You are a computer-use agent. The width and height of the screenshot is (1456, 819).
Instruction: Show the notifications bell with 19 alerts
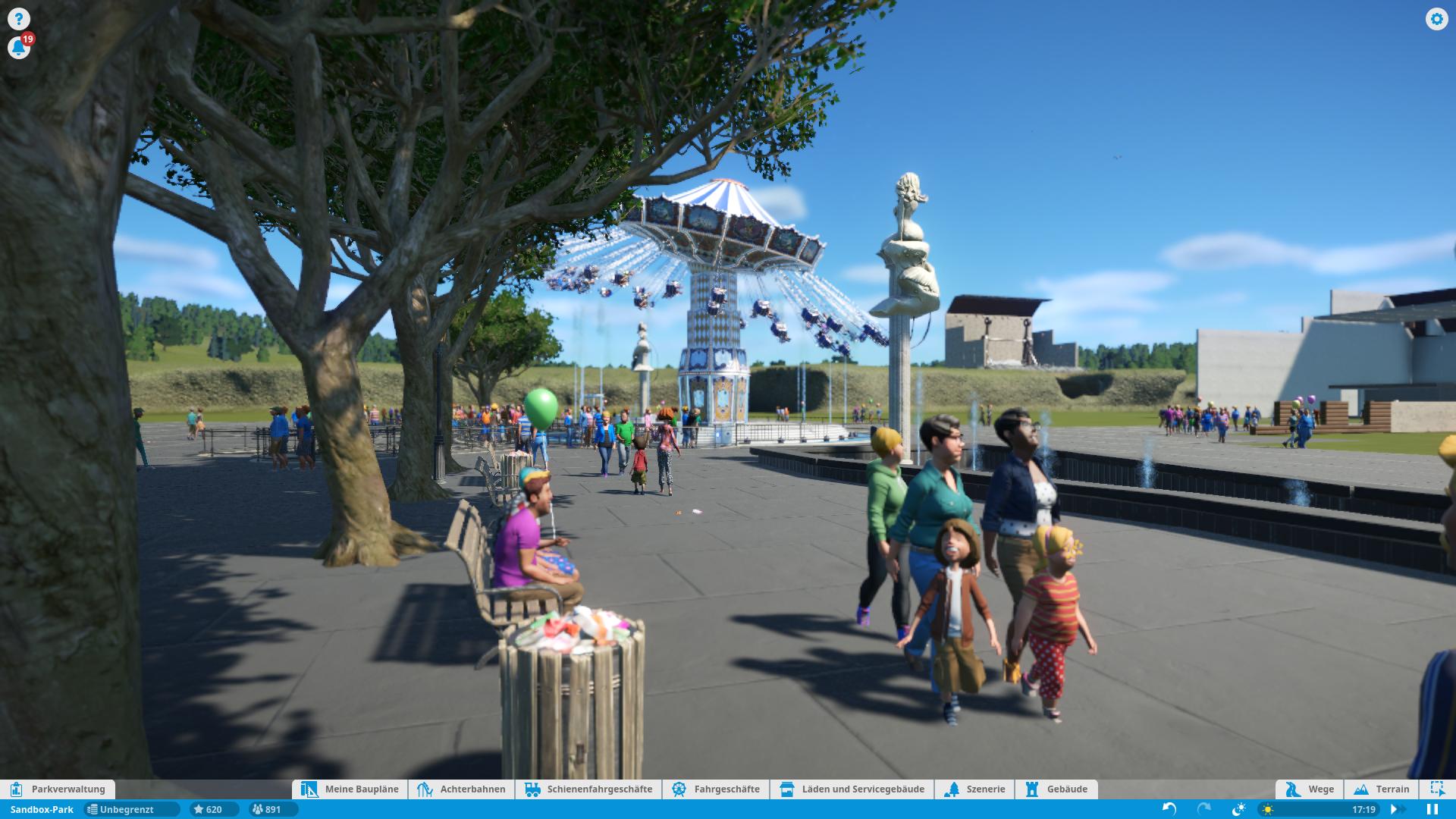18,48
